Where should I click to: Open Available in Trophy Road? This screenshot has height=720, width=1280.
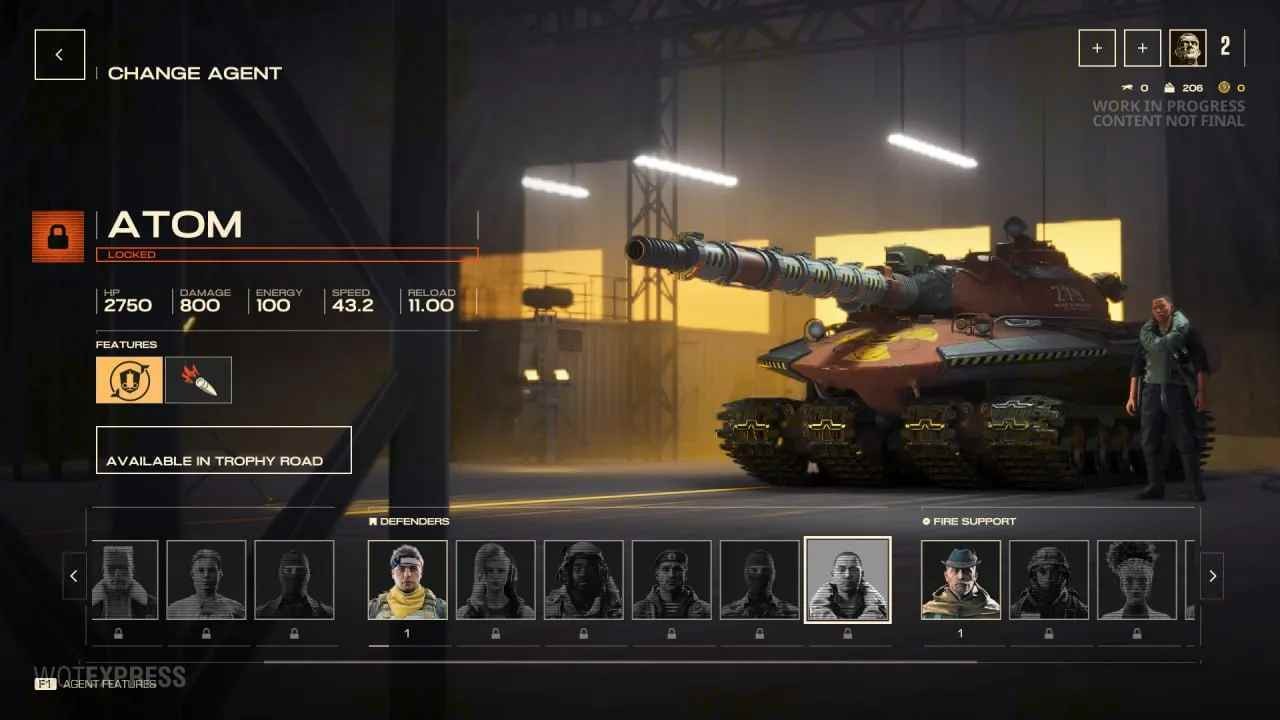223,450
